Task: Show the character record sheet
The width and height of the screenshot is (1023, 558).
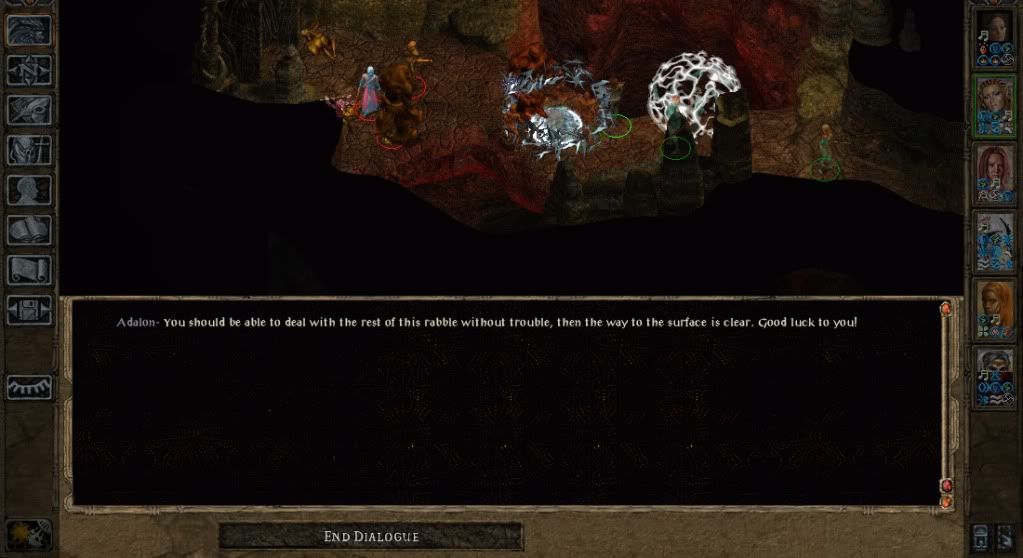Action: pyautogui.click(x=29, y=190)
